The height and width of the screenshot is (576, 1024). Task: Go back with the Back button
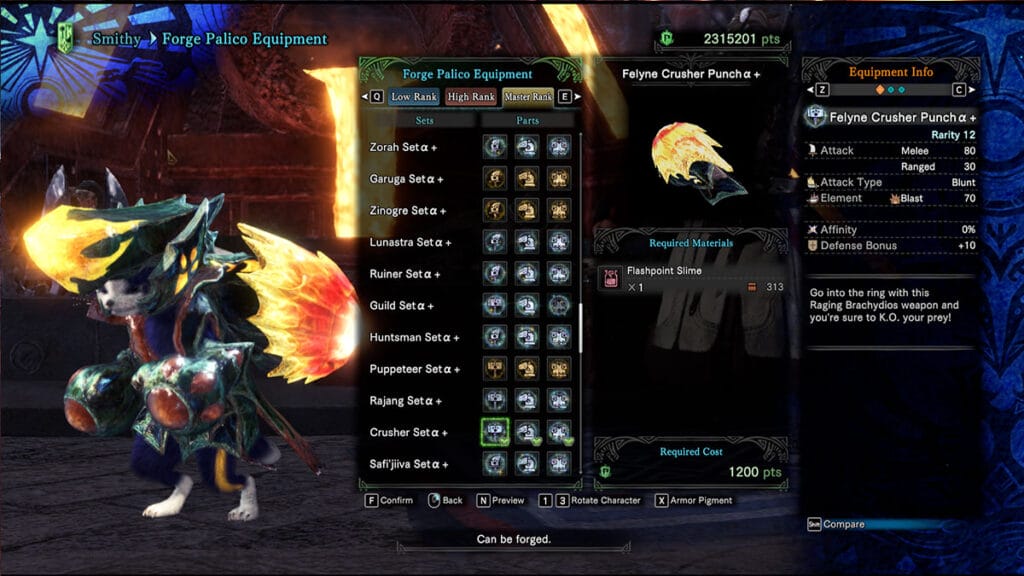point(445,500)
